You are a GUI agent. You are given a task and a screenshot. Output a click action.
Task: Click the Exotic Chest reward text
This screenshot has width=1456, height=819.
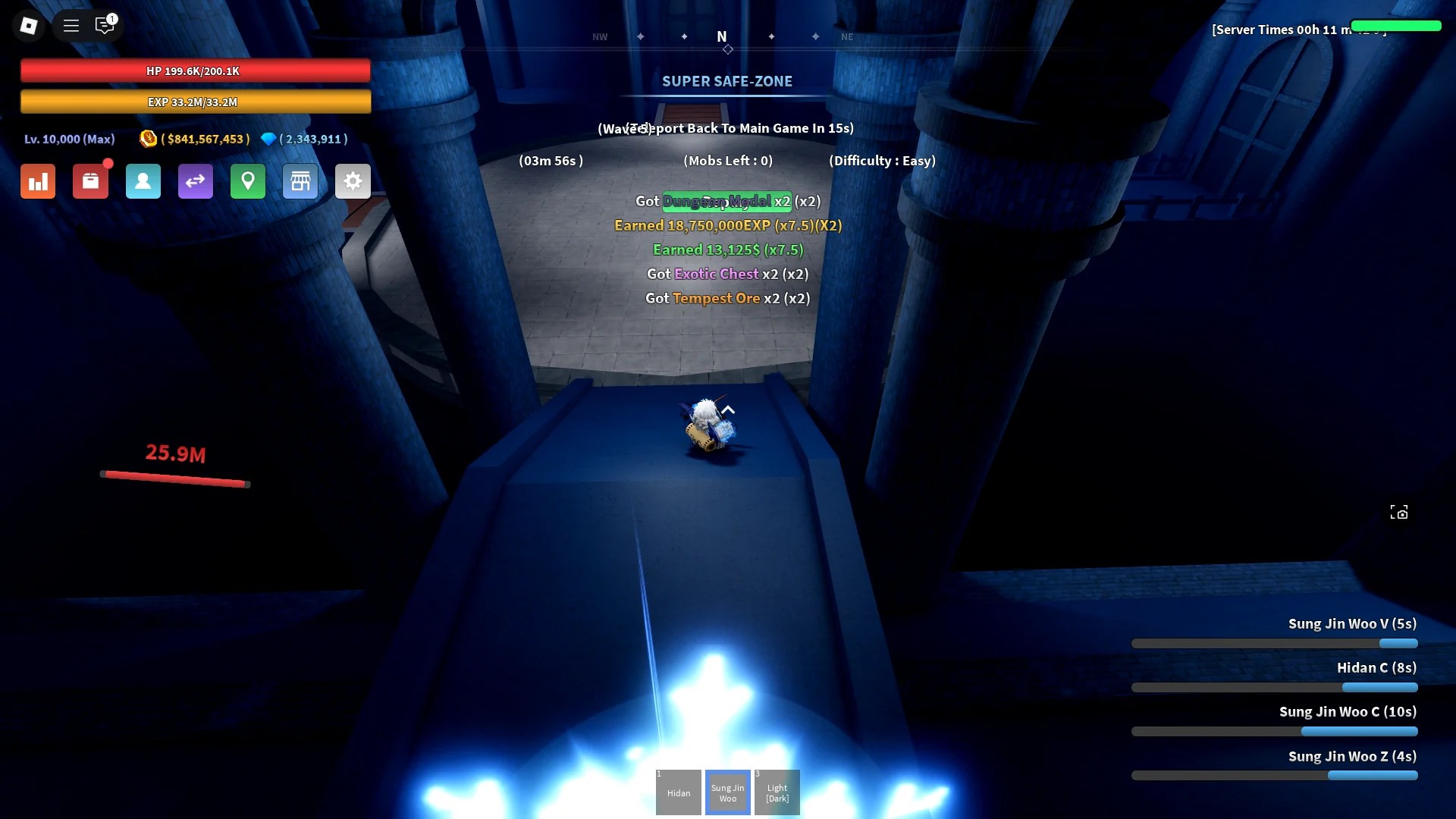[x=716, y=274]
